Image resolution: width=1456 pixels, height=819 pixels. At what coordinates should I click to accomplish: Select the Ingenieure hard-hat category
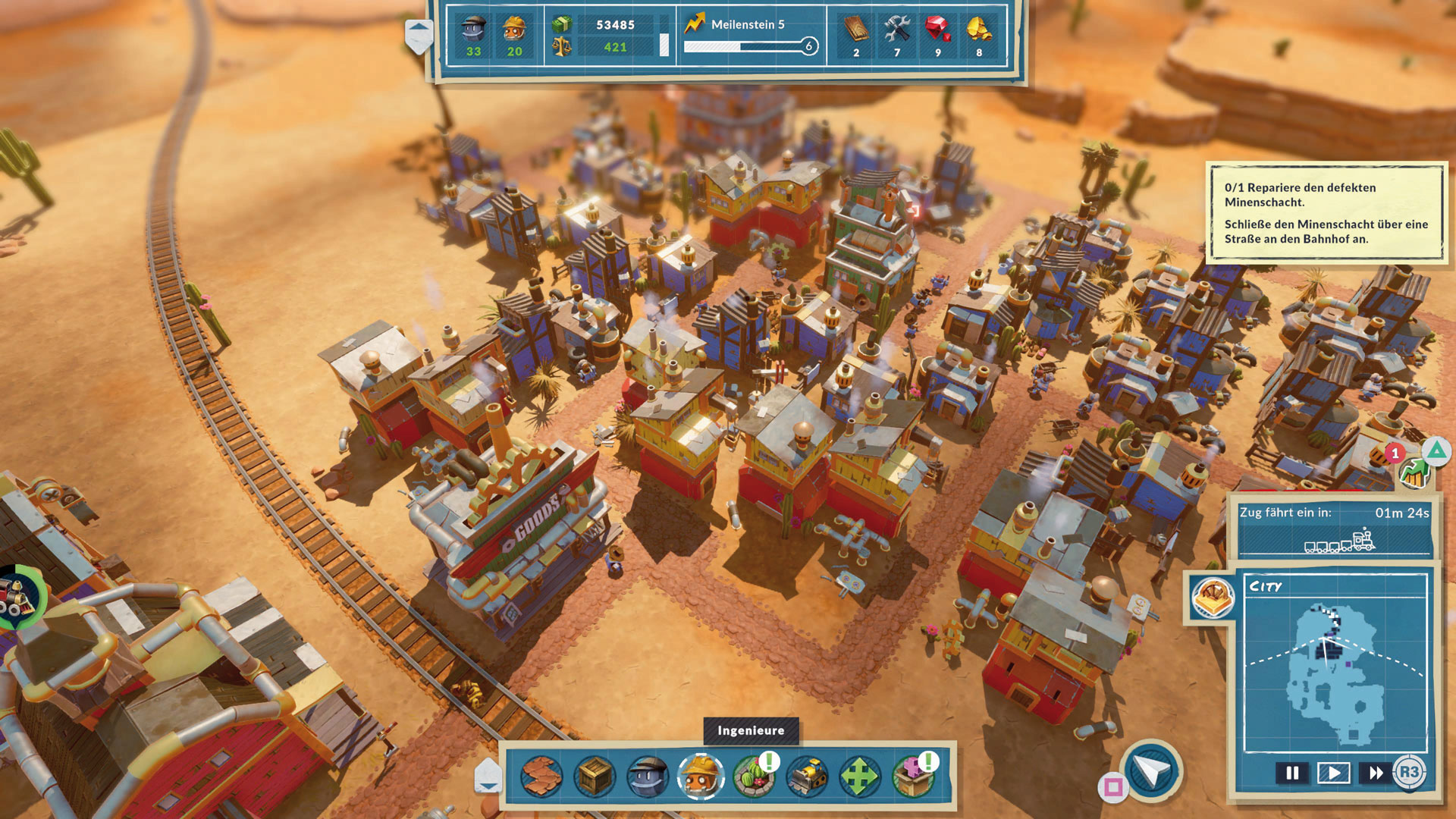coord(701,776)
